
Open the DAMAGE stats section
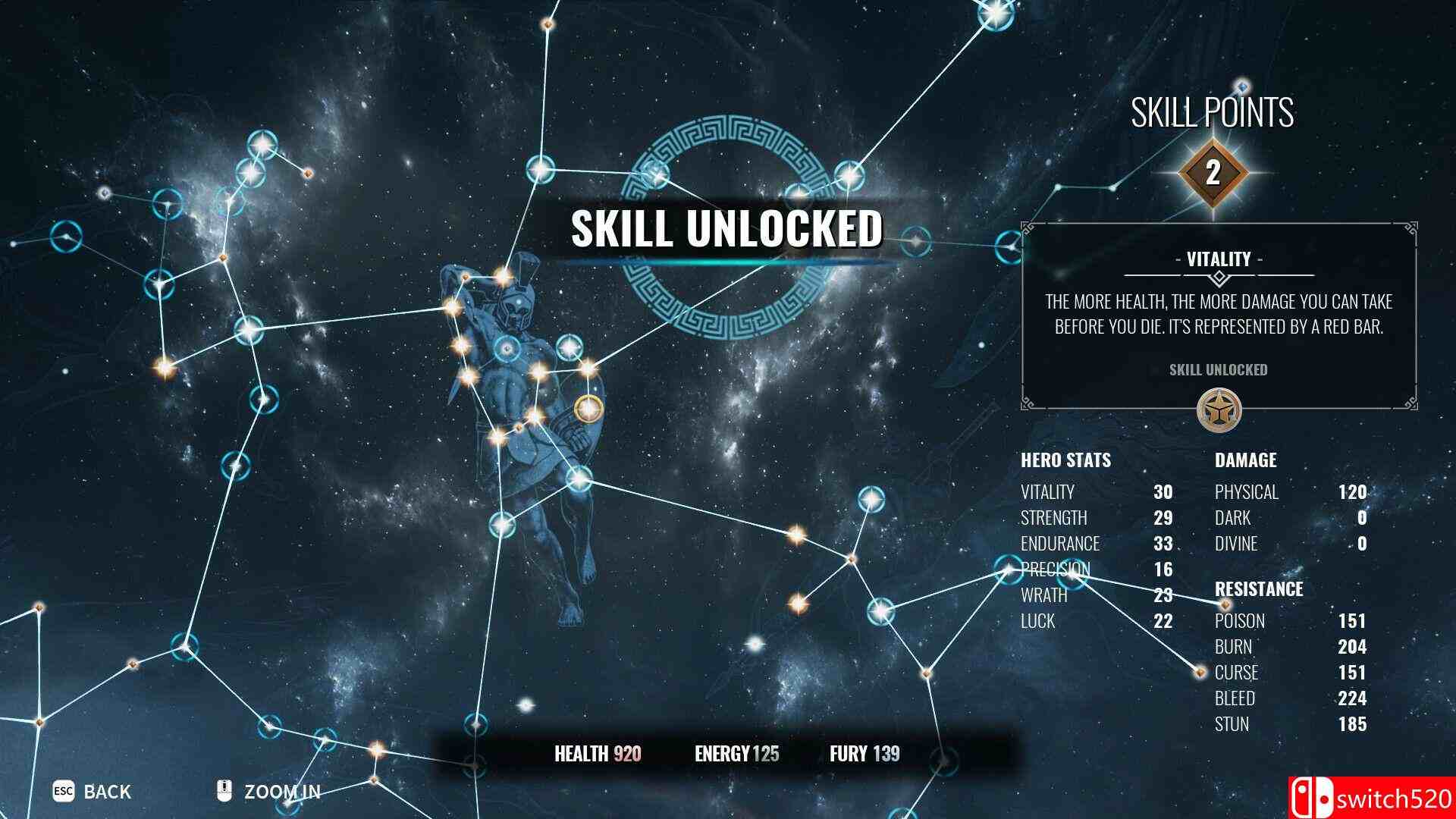1246,460
